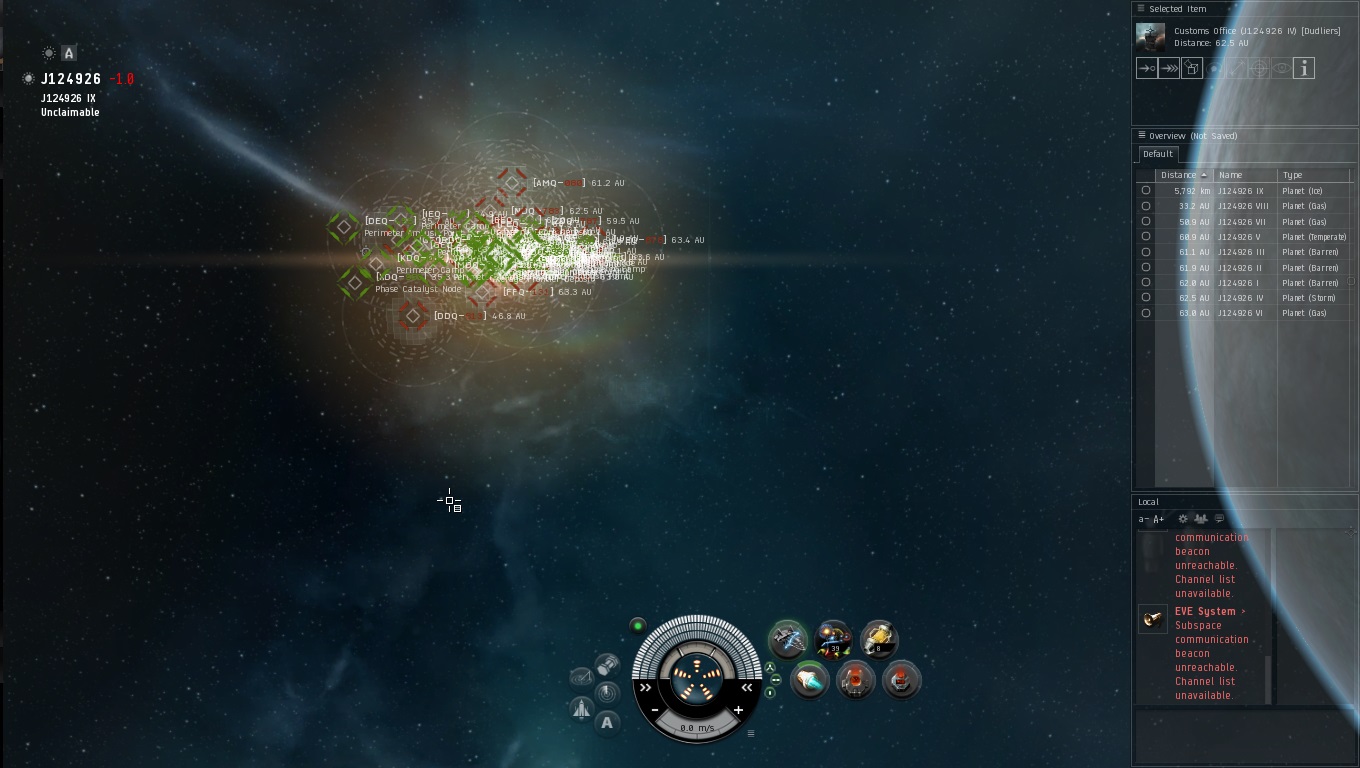The width and height of the screenshot is (1360, 768).
Task: Toggle the autopilot A button
Action: click(607, 723)
